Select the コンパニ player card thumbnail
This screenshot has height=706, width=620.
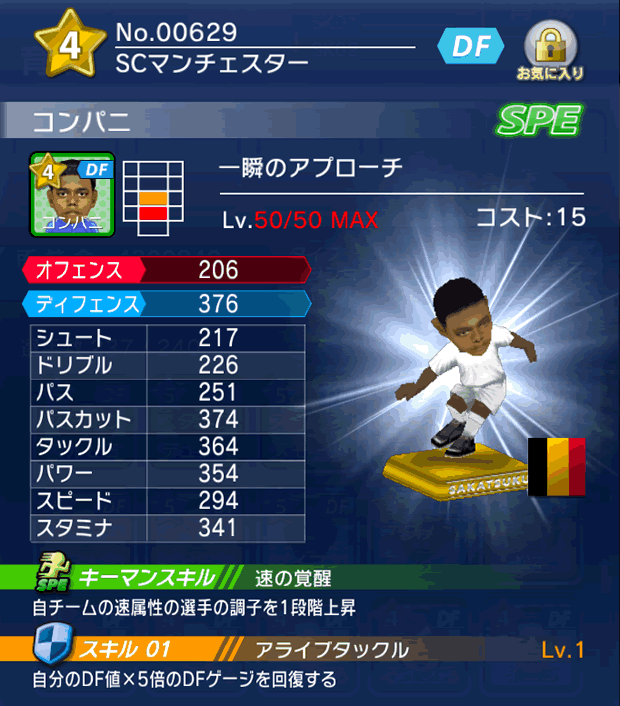pyautogui.click(x=73, y=194)
